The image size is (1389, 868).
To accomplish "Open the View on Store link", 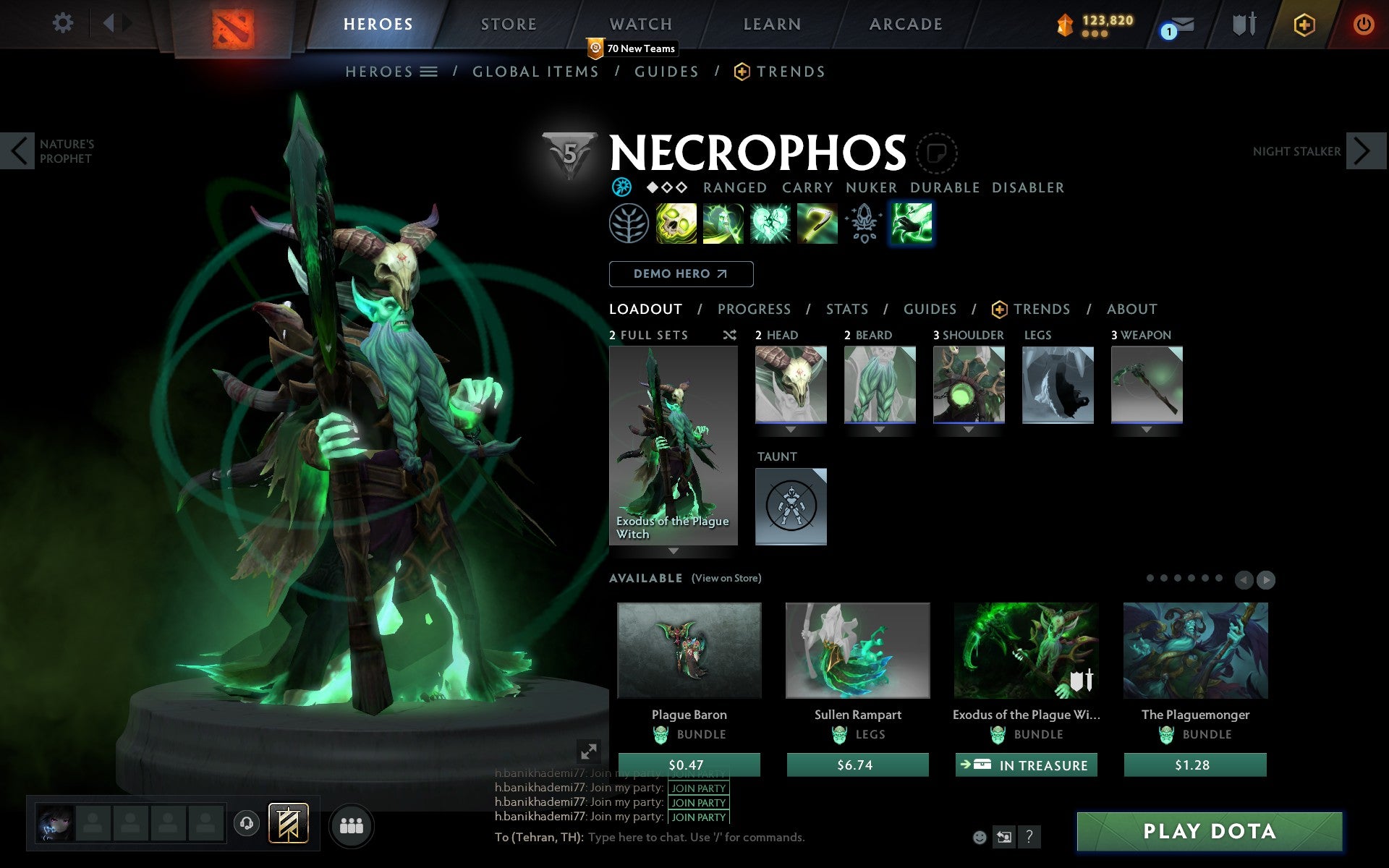I will pos(726,578).
